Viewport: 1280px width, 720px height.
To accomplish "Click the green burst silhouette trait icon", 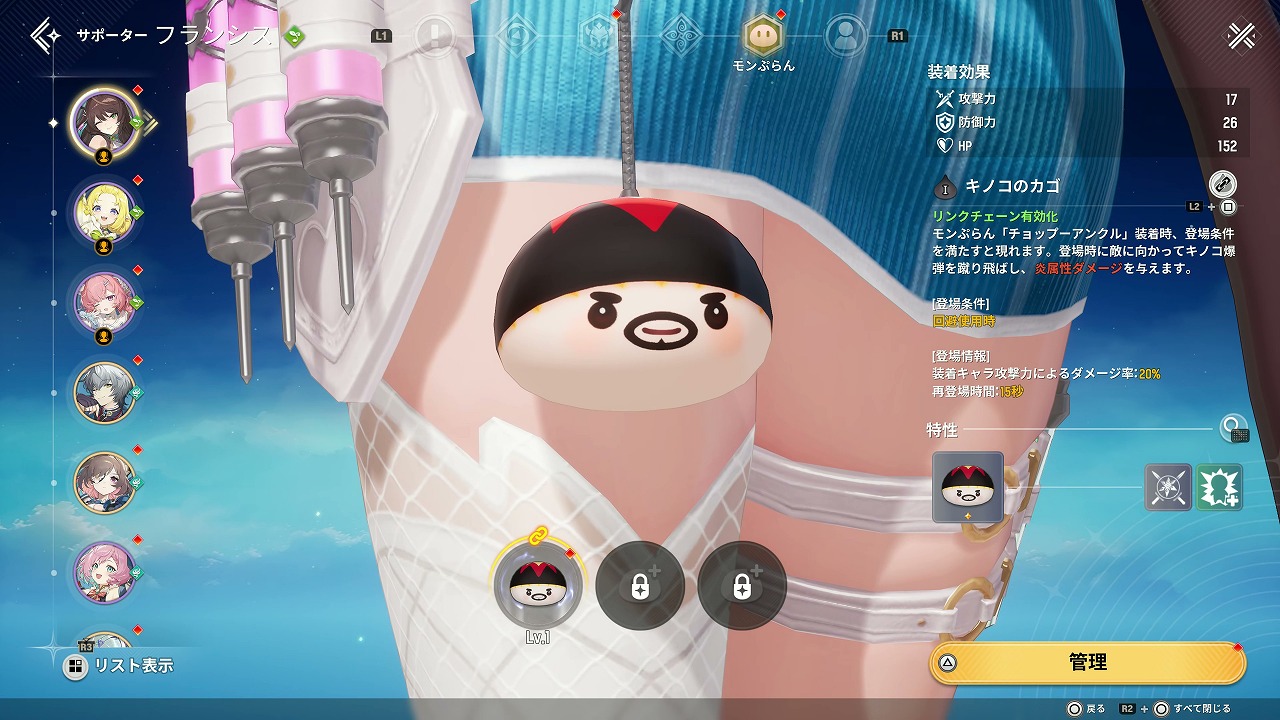I will pos(1219,488).
